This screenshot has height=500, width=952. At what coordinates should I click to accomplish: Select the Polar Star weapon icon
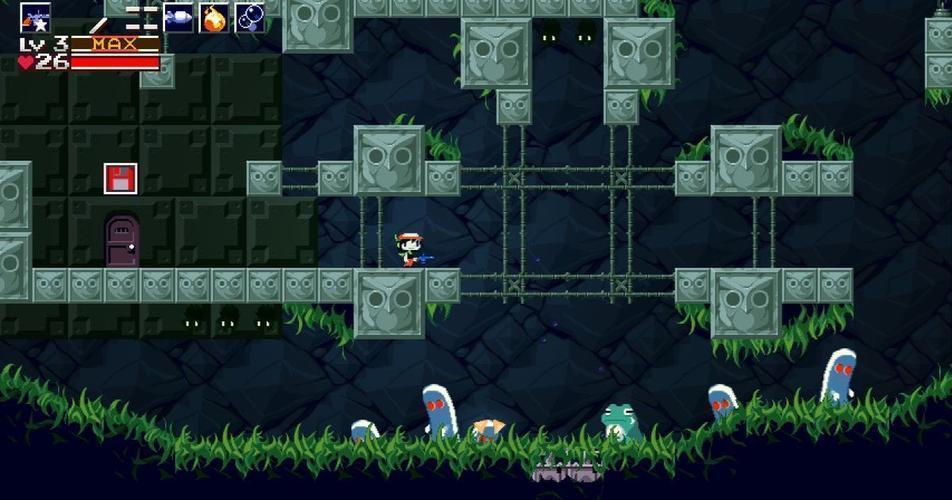point(36,17)
